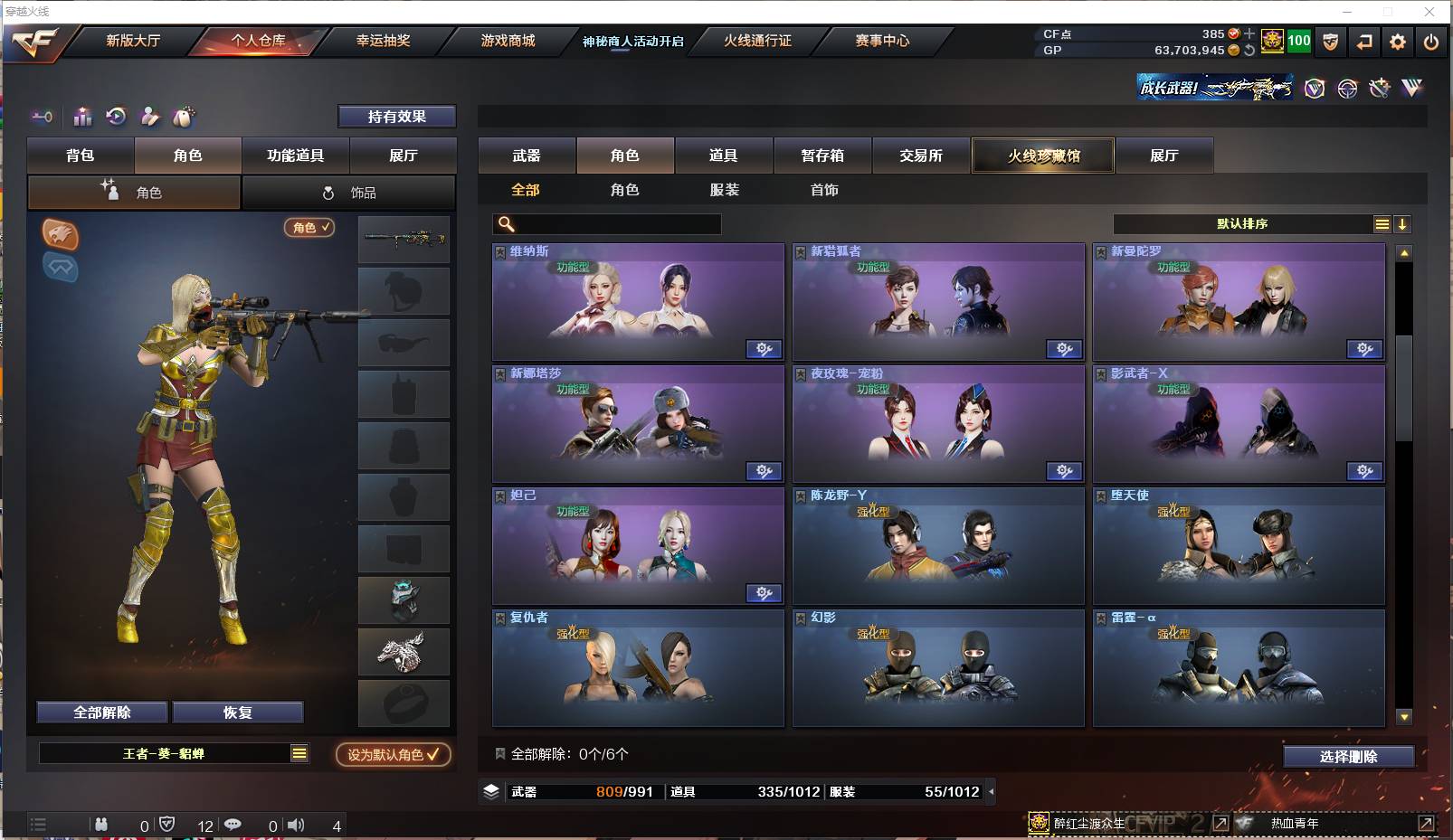Open the ranking stats icon with star
1453x840 pixels.
(x=82, y=117)
